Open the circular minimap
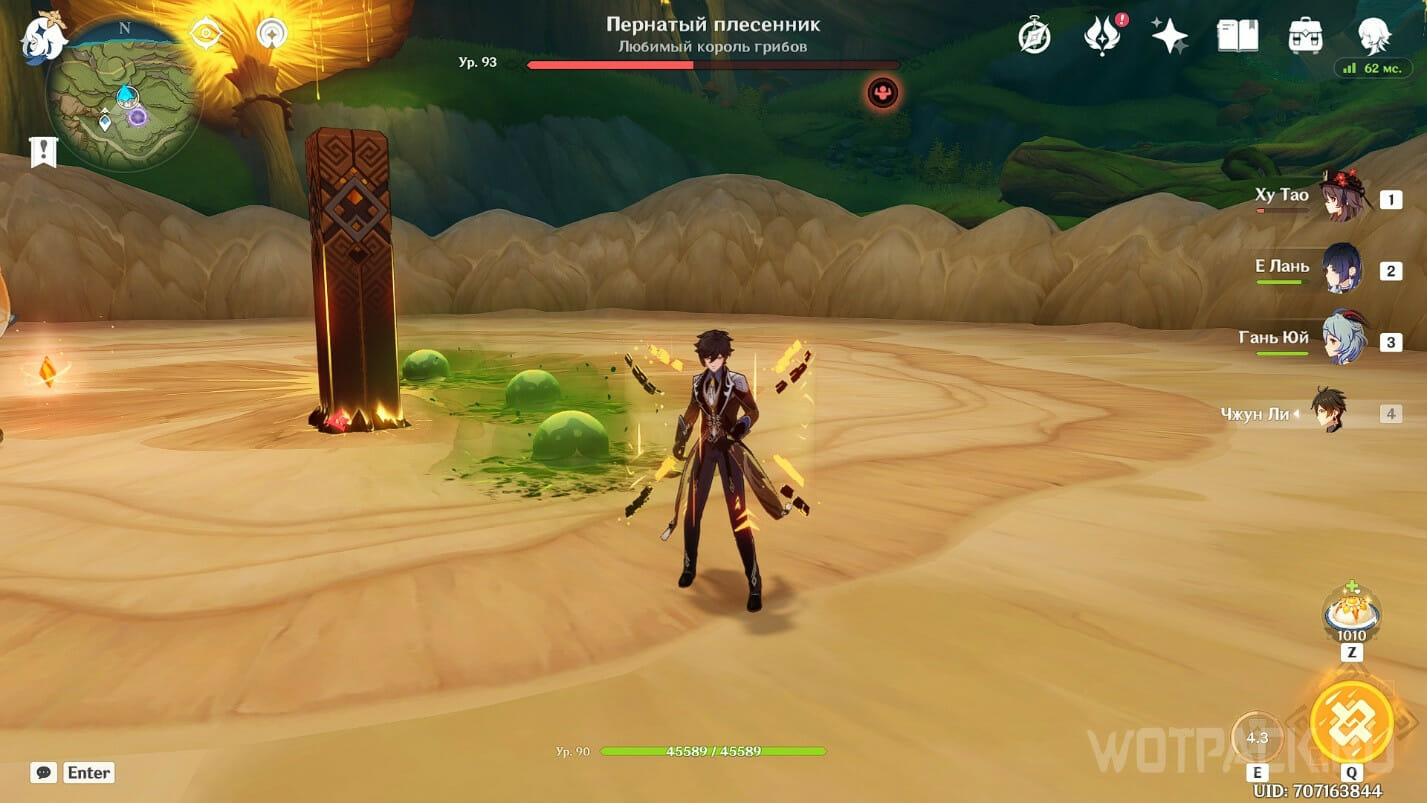Image resolution: width=1427 pixels, height=803 pixels. coord(124,95)
